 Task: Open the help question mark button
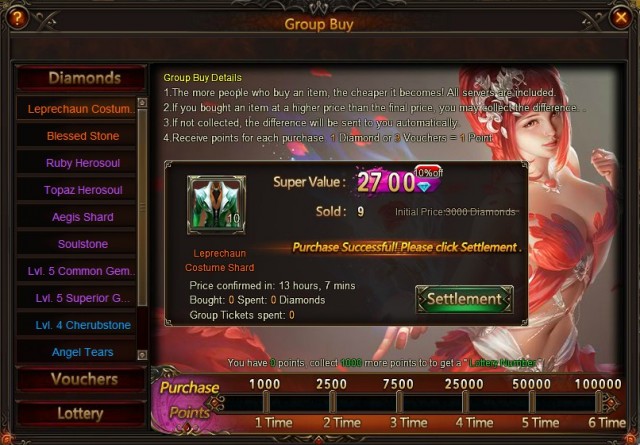(17, 17)
